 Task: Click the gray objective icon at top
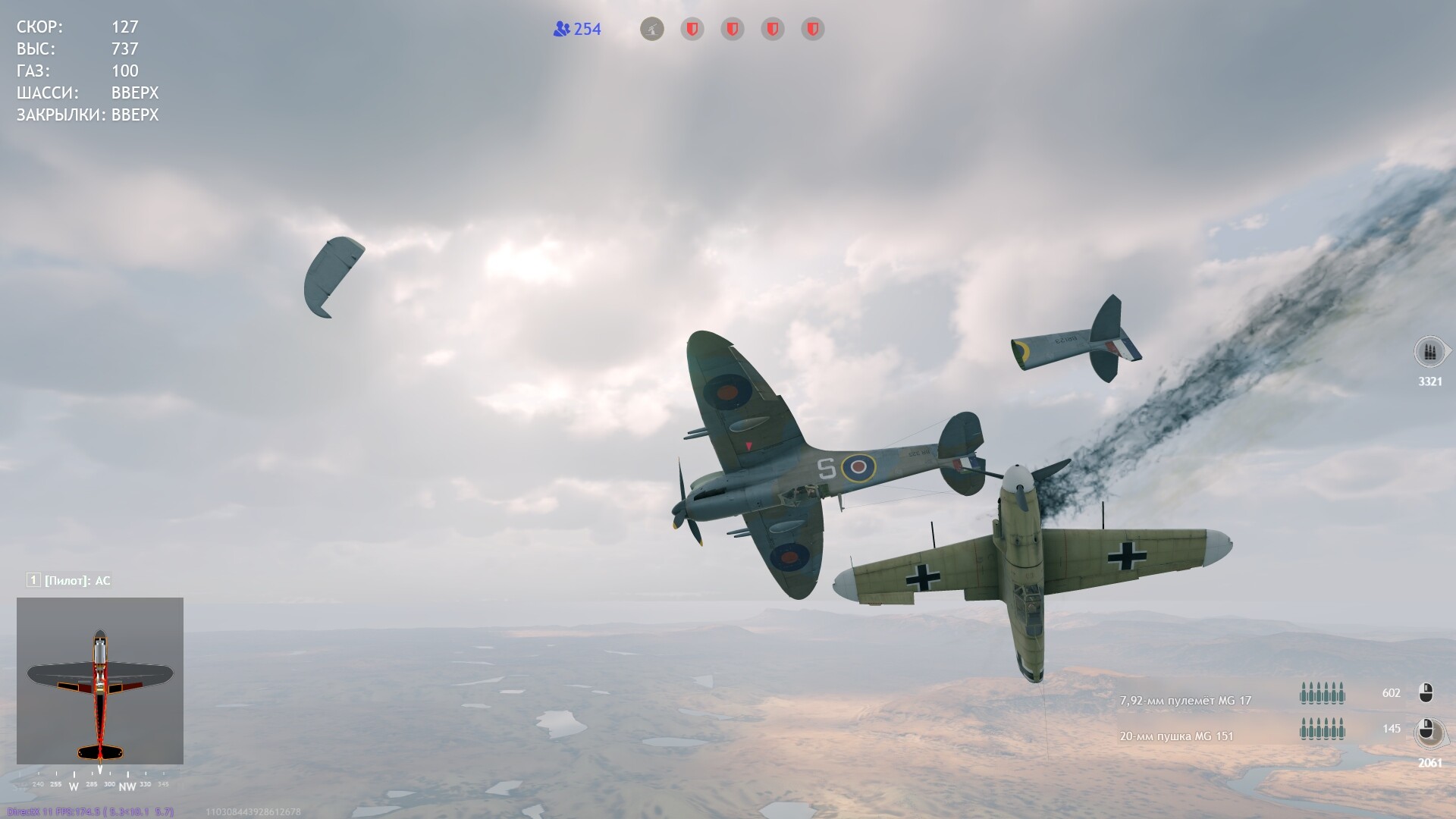point(652,30)
